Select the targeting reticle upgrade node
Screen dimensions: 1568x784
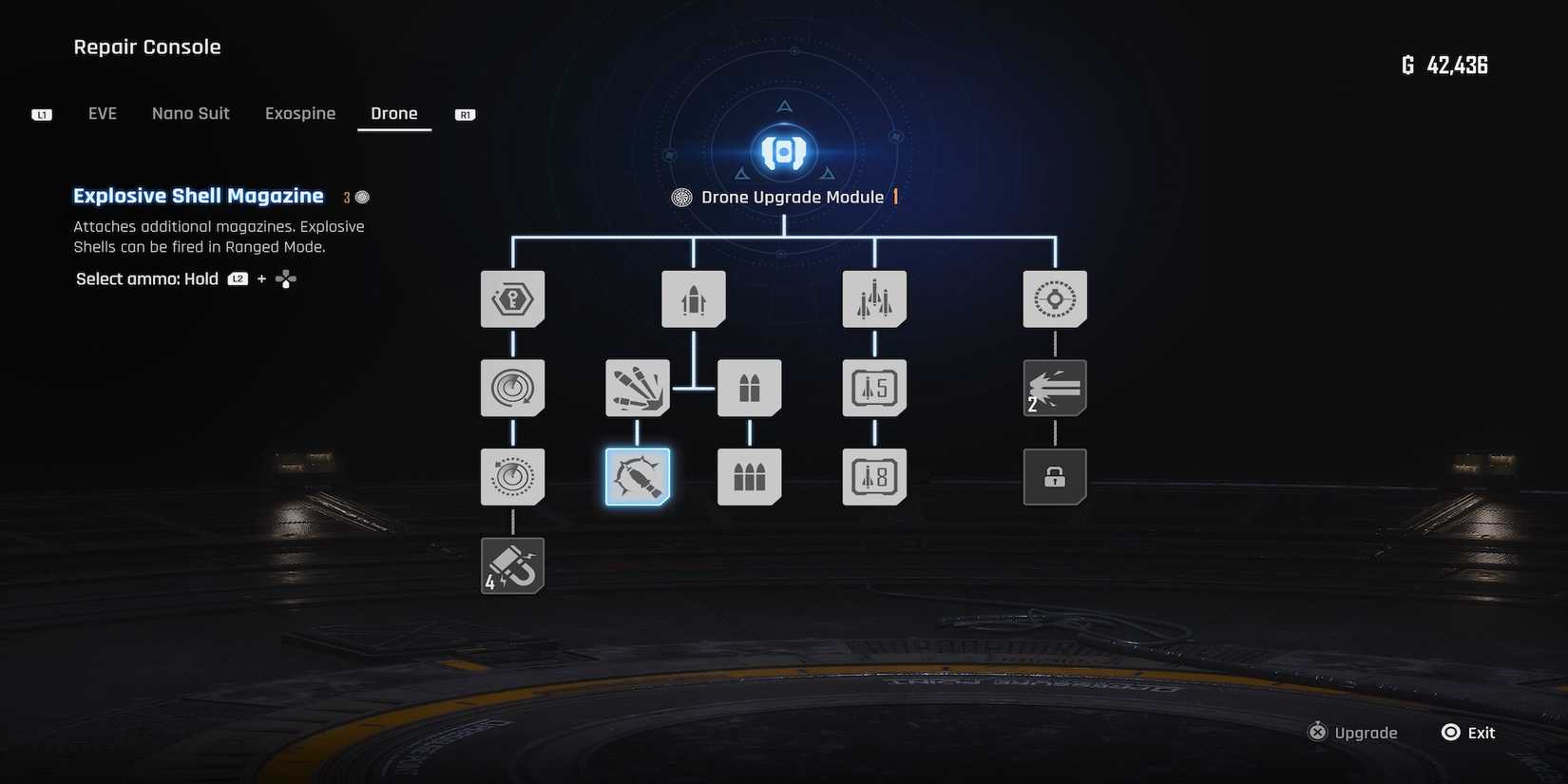pyautogui.click(x=1055, y=297)
